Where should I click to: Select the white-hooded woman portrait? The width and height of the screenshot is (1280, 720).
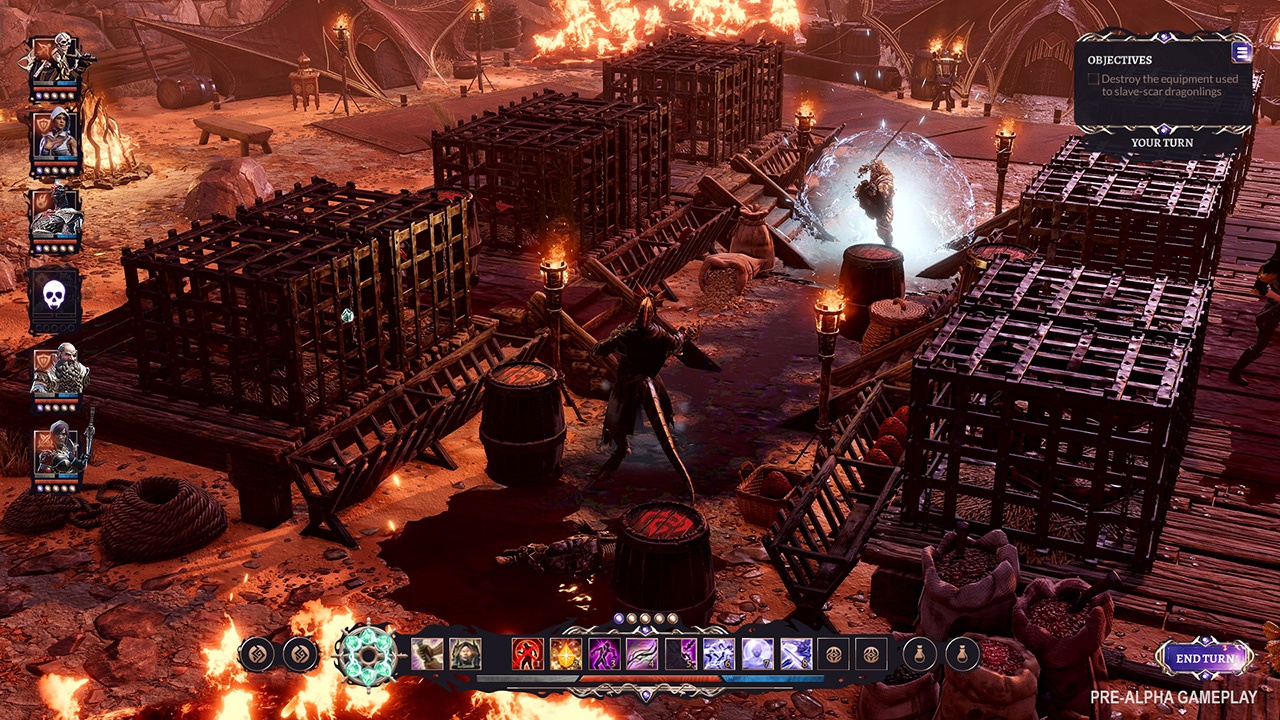[x=56, y=137]
